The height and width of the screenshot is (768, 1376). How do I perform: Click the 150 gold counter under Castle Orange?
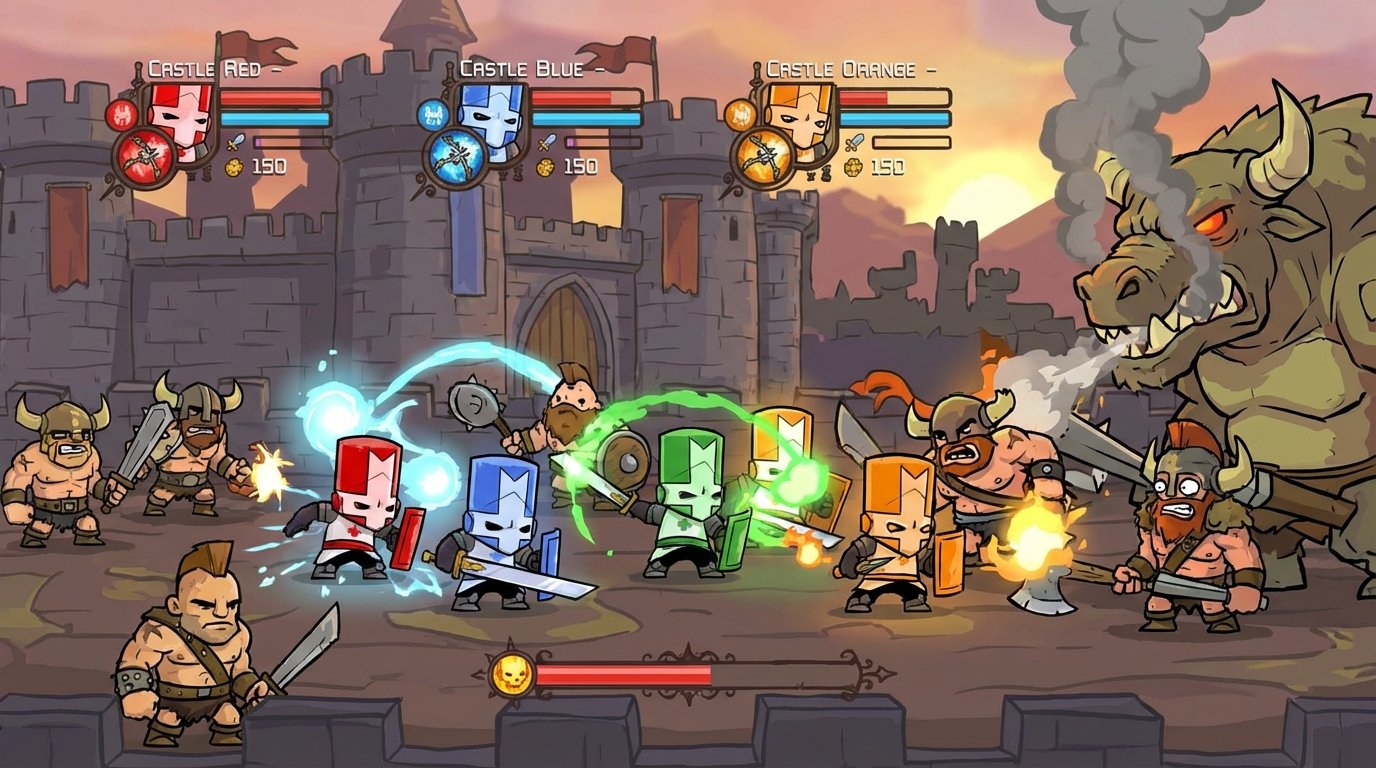(x=887, y=167)
